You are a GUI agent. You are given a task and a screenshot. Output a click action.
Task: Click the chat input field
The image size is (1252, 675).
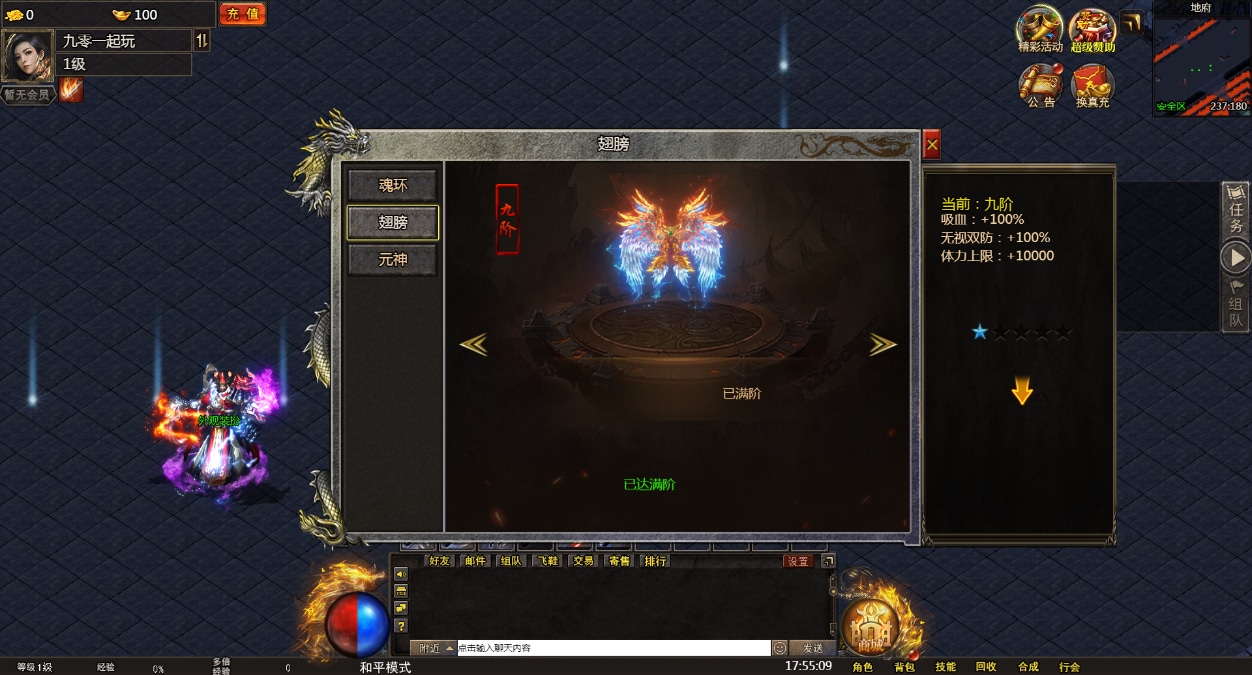(x=612, y=648)
